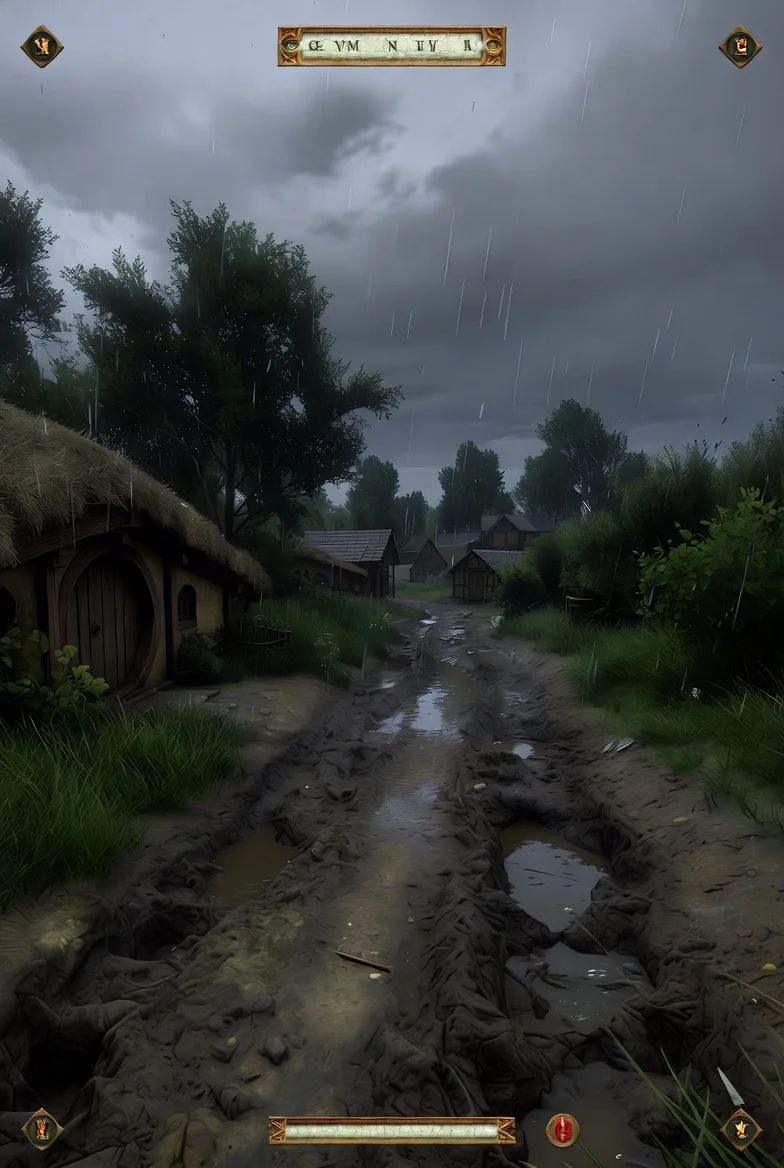
Task: Activate the red emblem diamond icon at top right
Action: click(x=740, y=46)
